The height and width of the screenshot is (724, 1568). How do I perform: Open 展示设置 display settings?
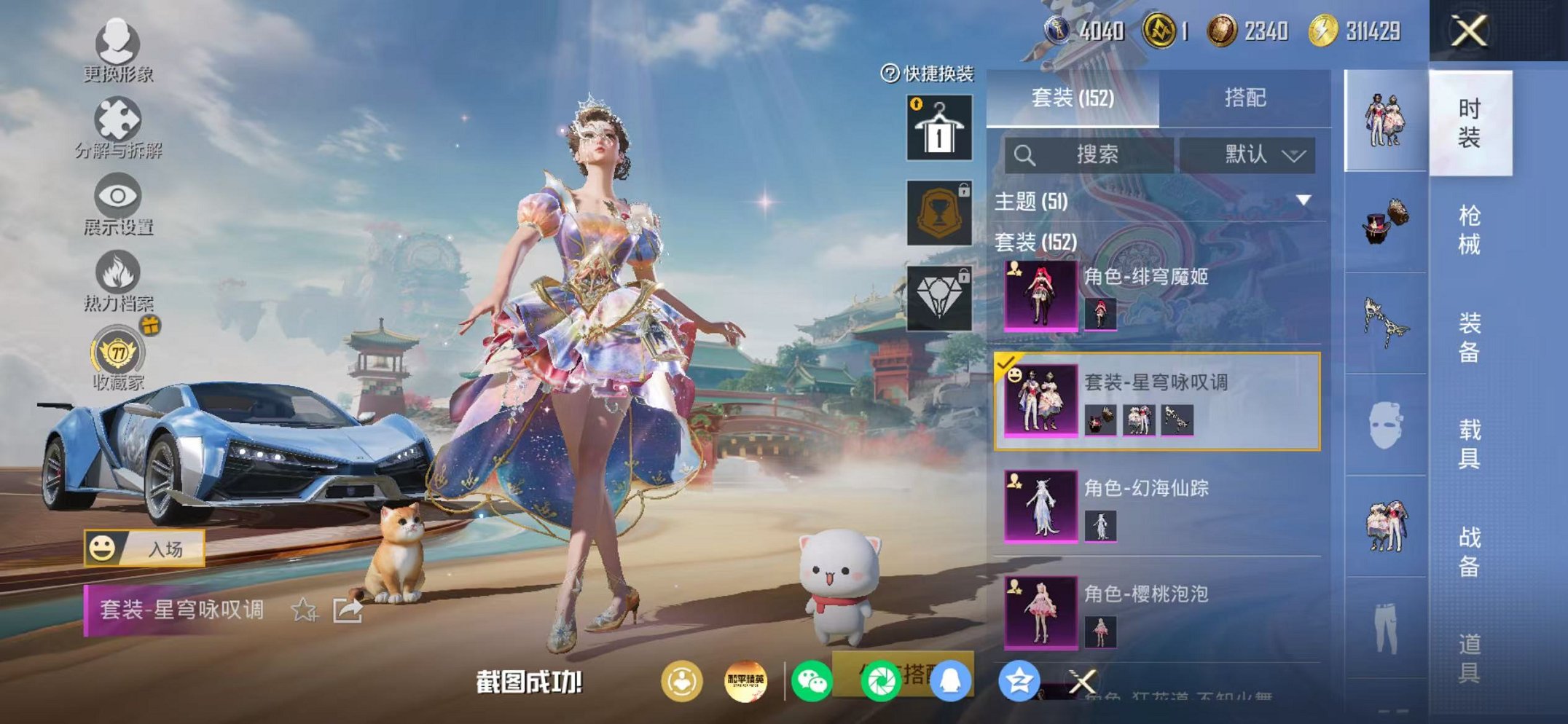[x=117, y=205]
